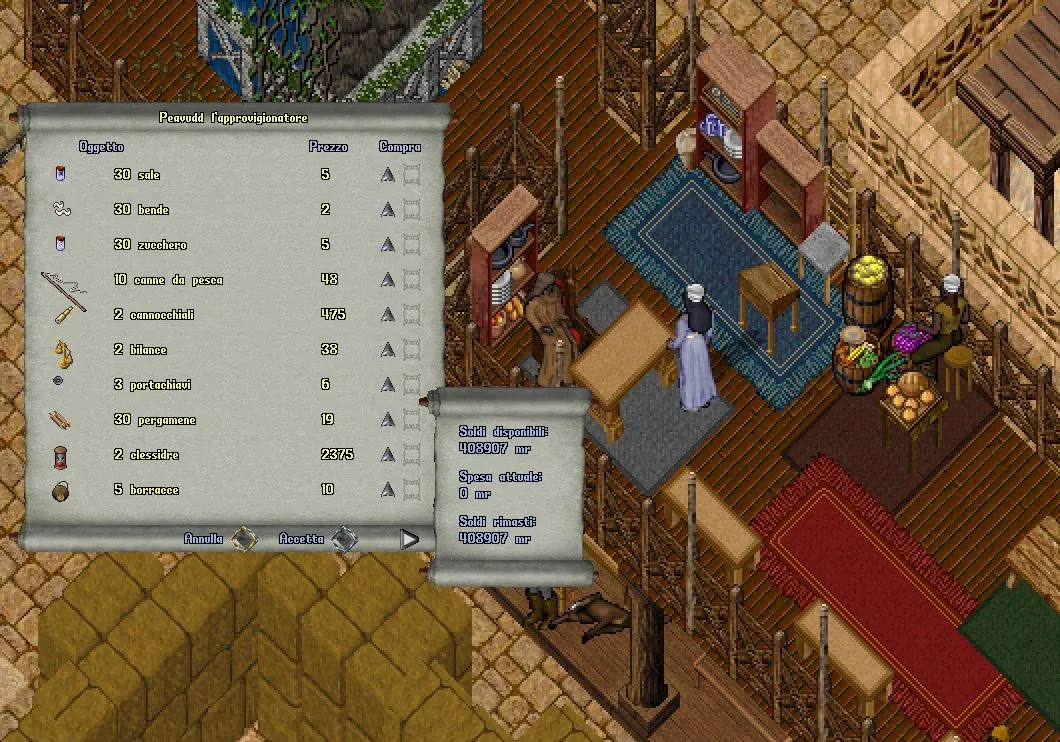Click the buy arrow for bilance

[388, 350]
